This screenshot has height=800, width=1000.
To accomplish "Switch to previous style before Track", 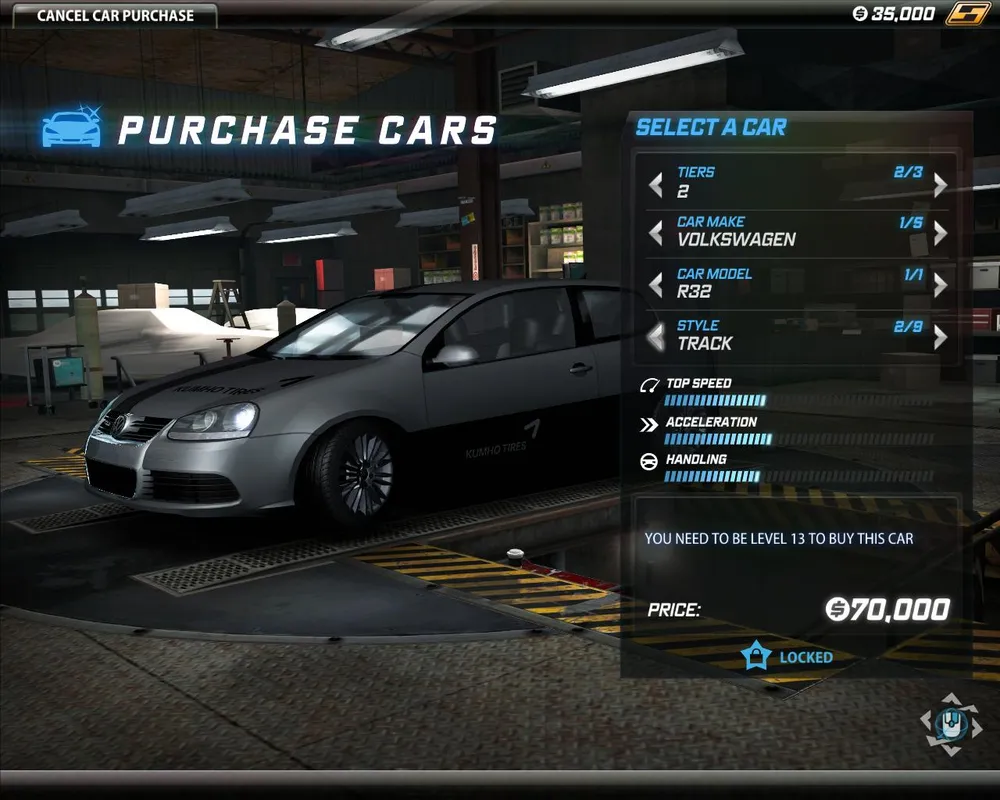I will click(x=656, y=338).
